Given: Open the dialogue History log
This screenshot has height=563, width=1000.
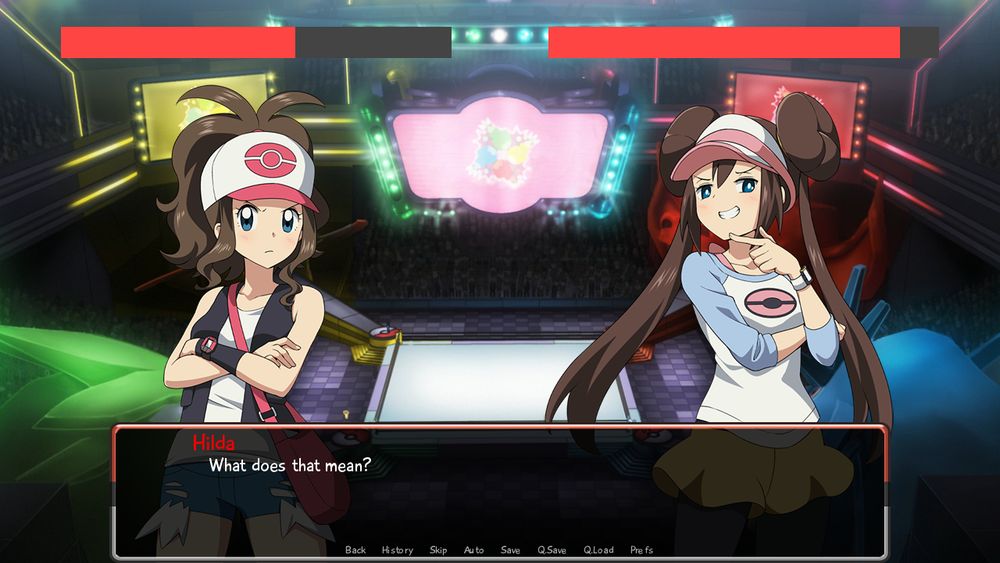Looking at the screenshot, I should (x=397, y=550).
